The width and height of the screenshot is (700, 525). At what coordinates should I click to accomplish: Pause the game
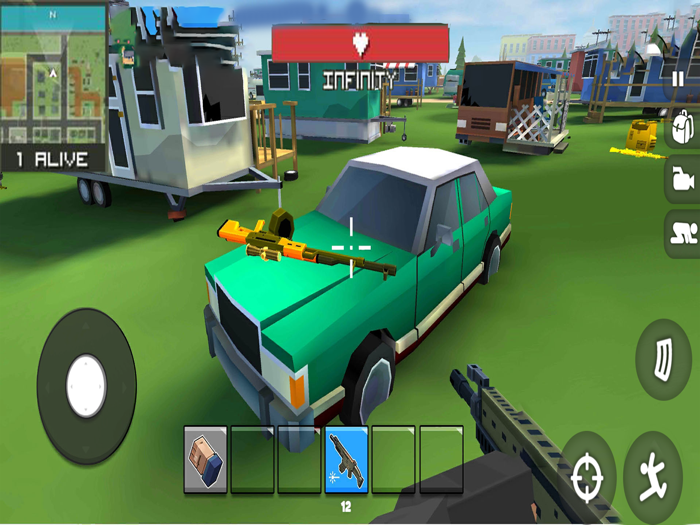[x=678, y=80]
